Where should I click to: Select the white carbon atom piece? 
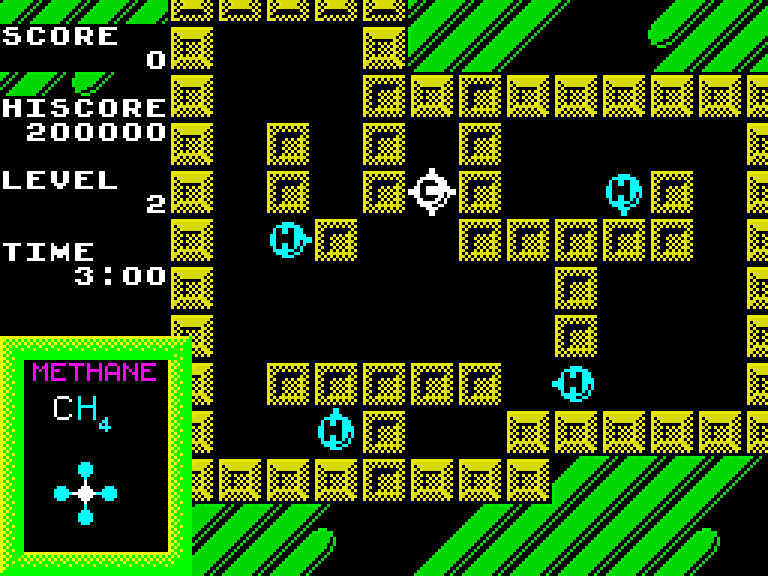[432, 190]
